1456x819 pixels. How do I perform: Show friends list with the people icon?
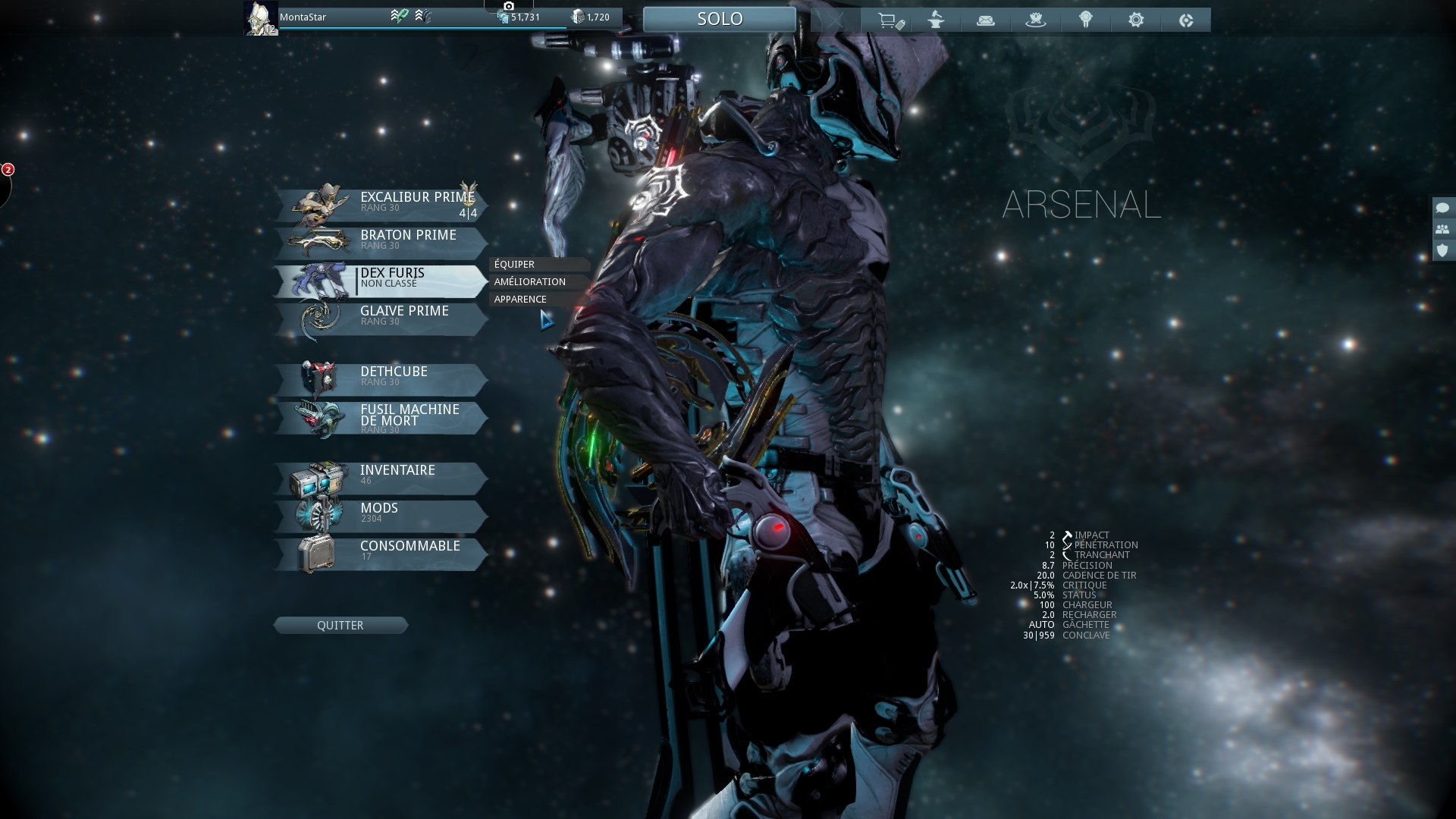pyautogui.click(x=1442, y=229)
